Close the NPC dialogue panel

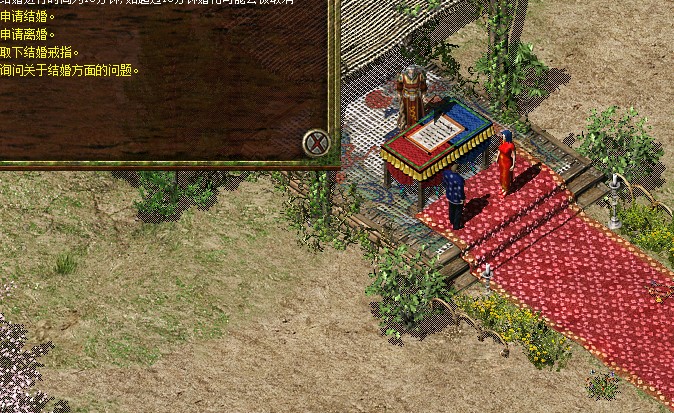coord(316,142)
